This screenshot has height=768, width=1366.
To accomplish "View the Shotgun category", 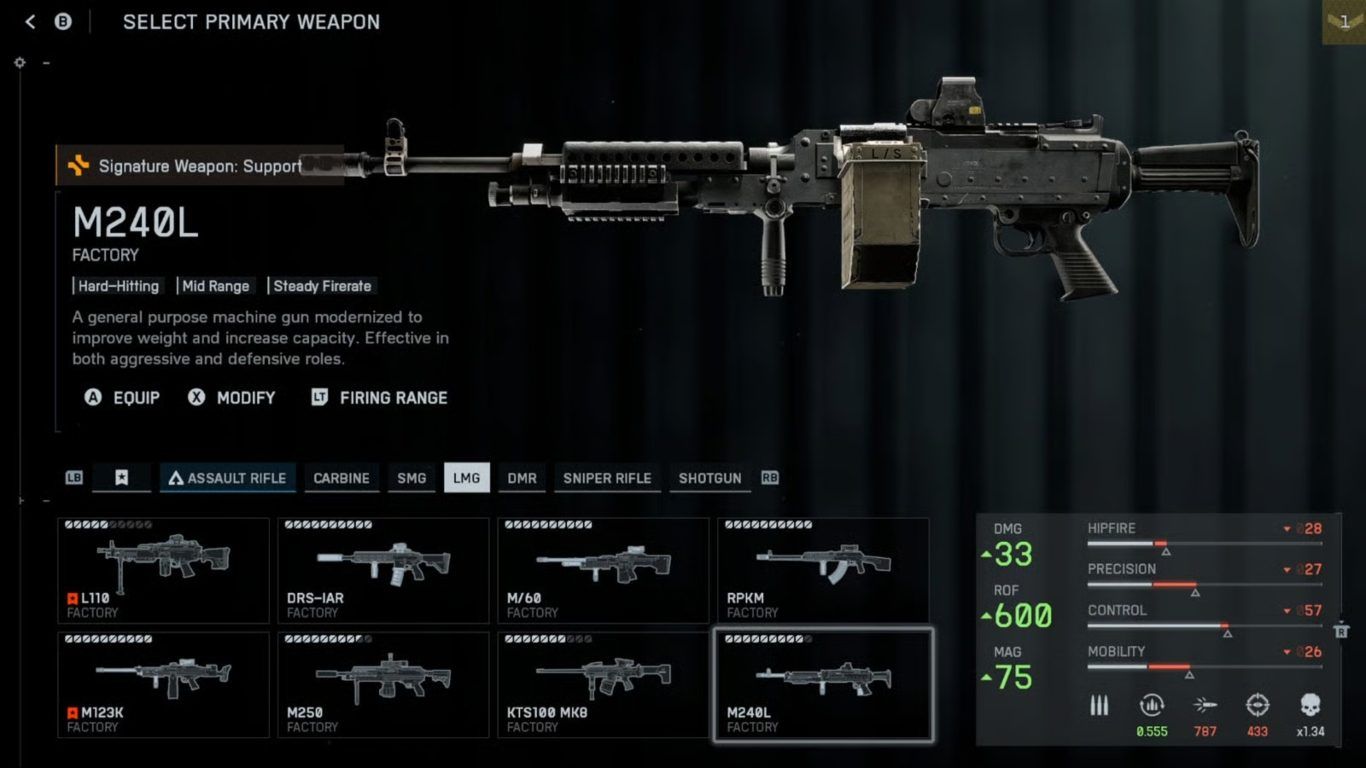I will click(710, 478).
